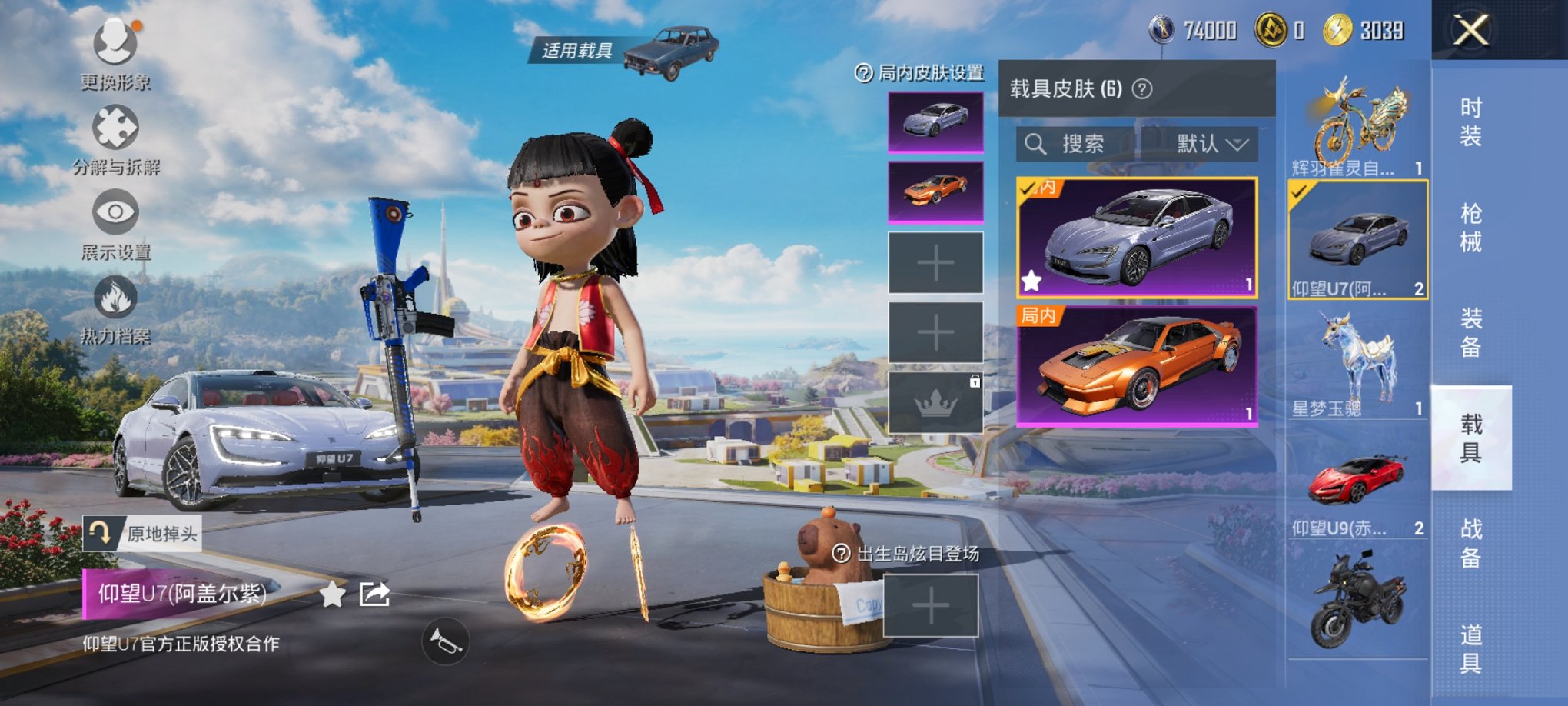Image resolution: width=1568 pixels, height=706 pixels.
Task: Click the 原地掉头 turn-around button
Action: pos(142,533)
